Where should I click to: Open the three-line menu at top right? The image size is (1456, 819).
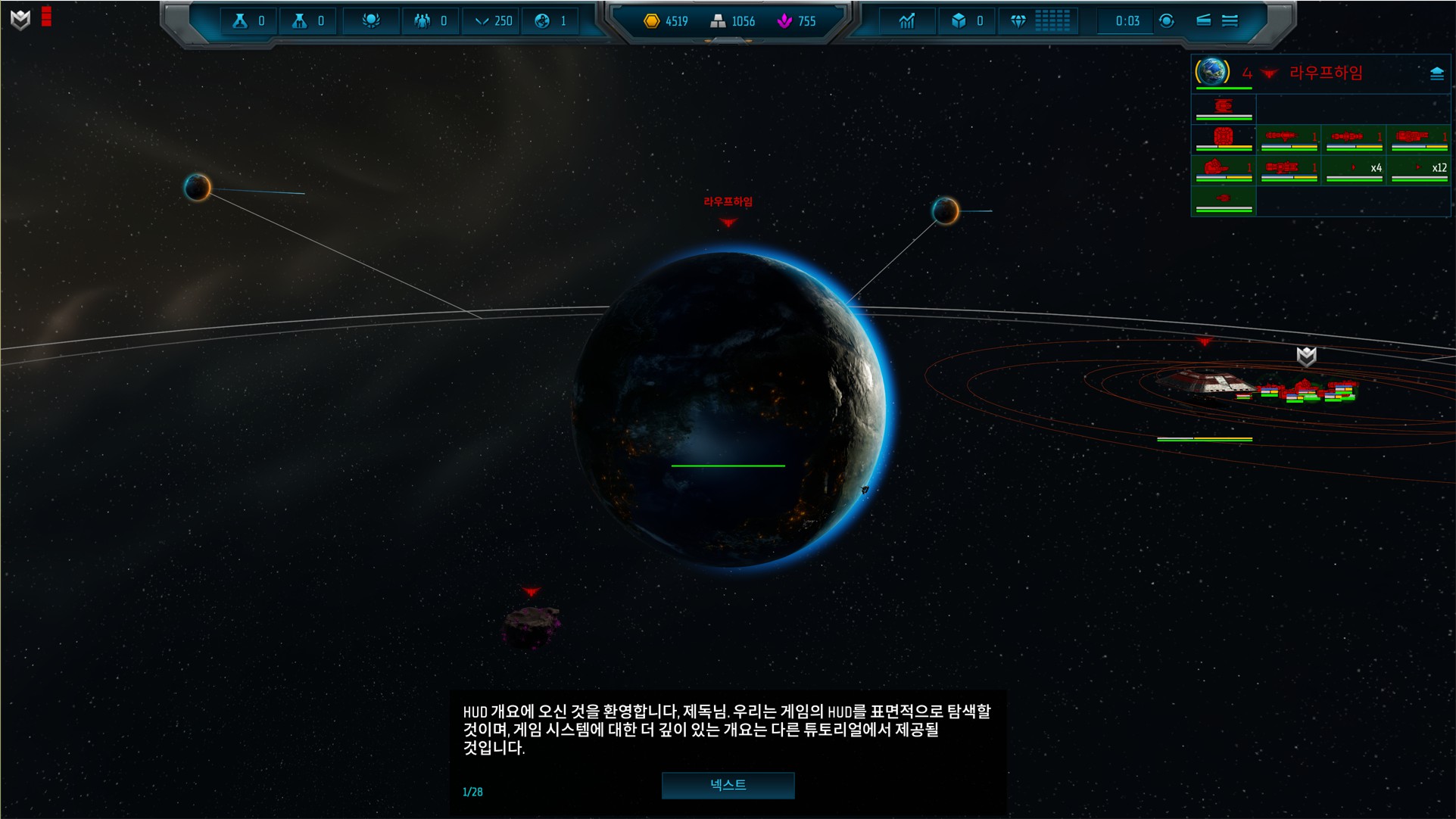(1230, 21)
